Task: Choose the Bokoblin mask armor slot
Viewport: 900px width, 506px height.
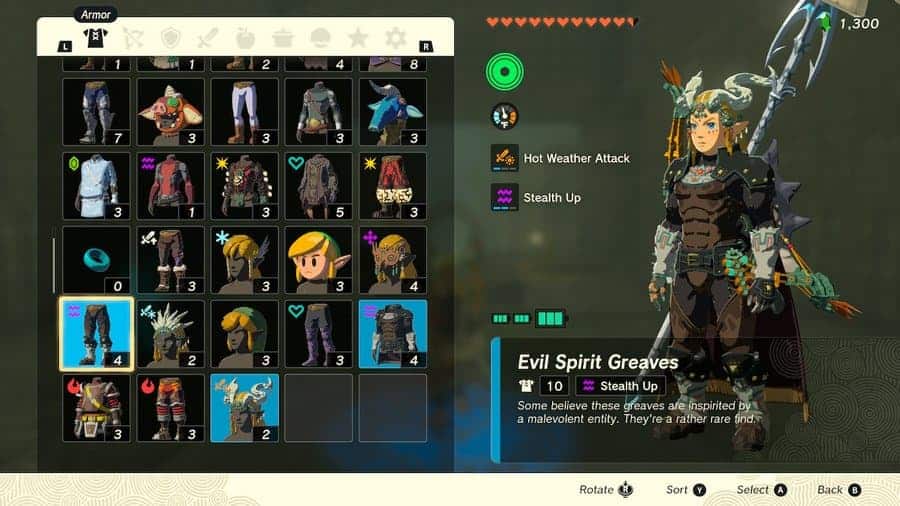Action: coord(170,111)
